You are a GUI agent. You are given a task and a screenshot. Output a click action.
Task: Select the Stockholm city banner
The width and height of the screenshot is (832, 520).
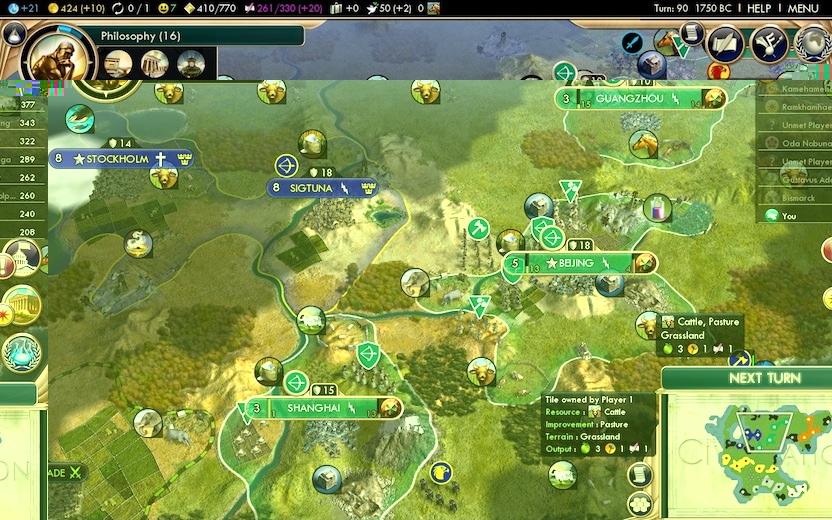120,159
